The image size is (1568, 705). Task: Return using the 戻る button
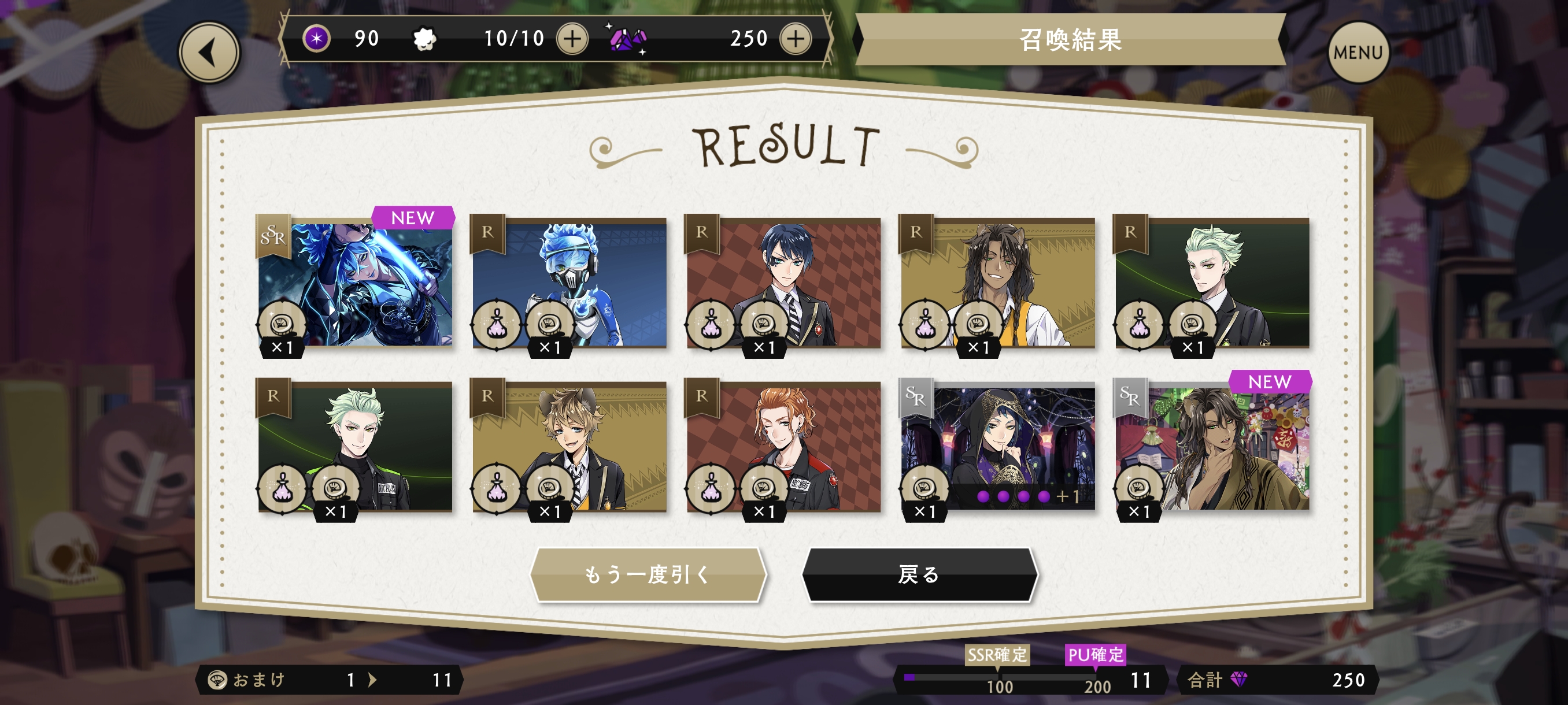(x=919, y=574)
